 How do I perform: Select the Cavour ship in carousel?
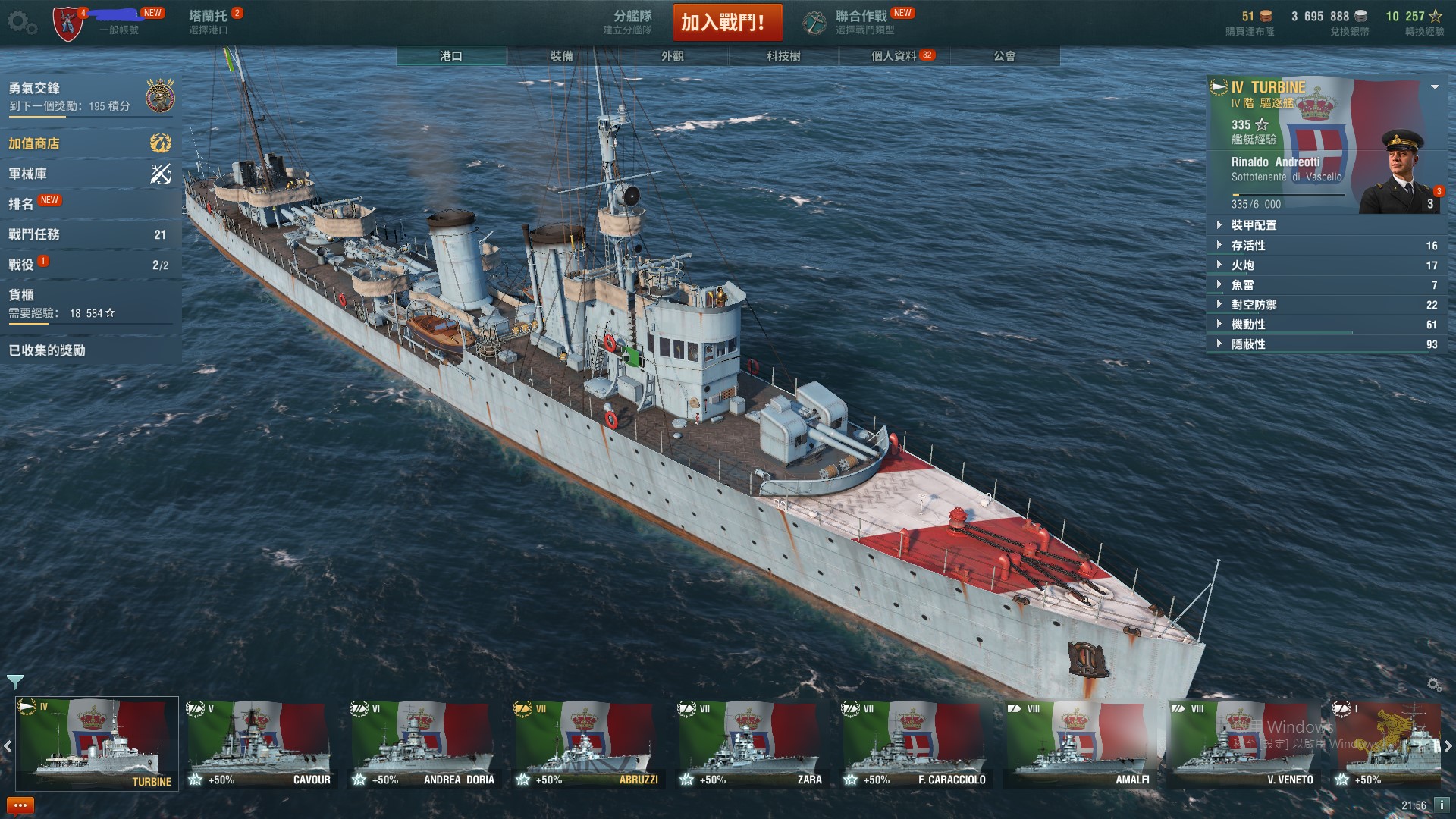tap(260, 744)
